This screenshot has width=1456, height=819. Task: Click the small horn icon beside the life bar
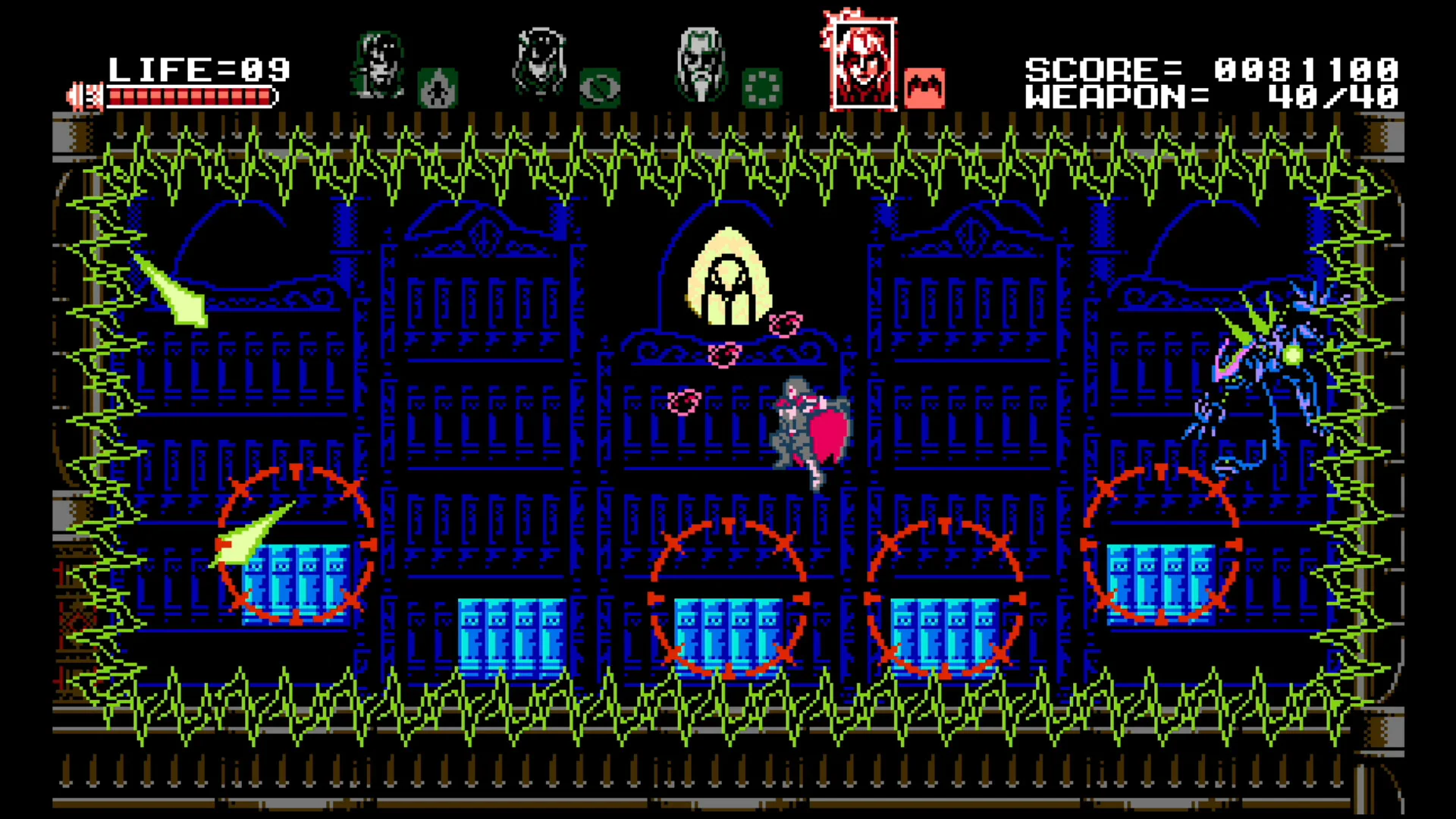[x=85, y=95]
